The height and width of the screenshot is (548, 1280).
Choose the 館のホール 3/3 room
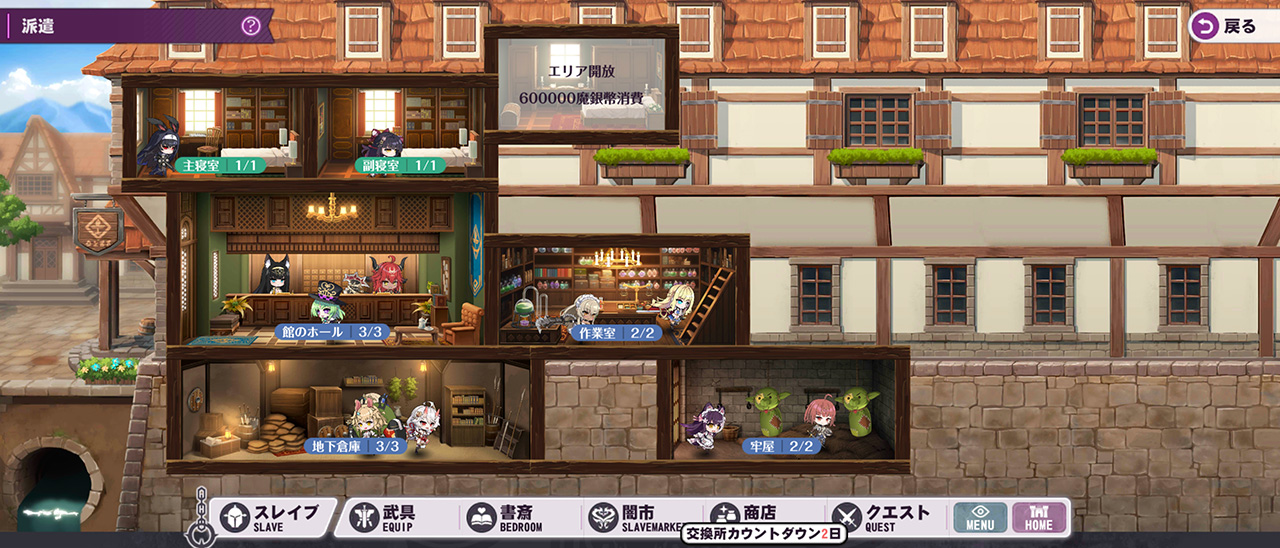coord(331,331)
